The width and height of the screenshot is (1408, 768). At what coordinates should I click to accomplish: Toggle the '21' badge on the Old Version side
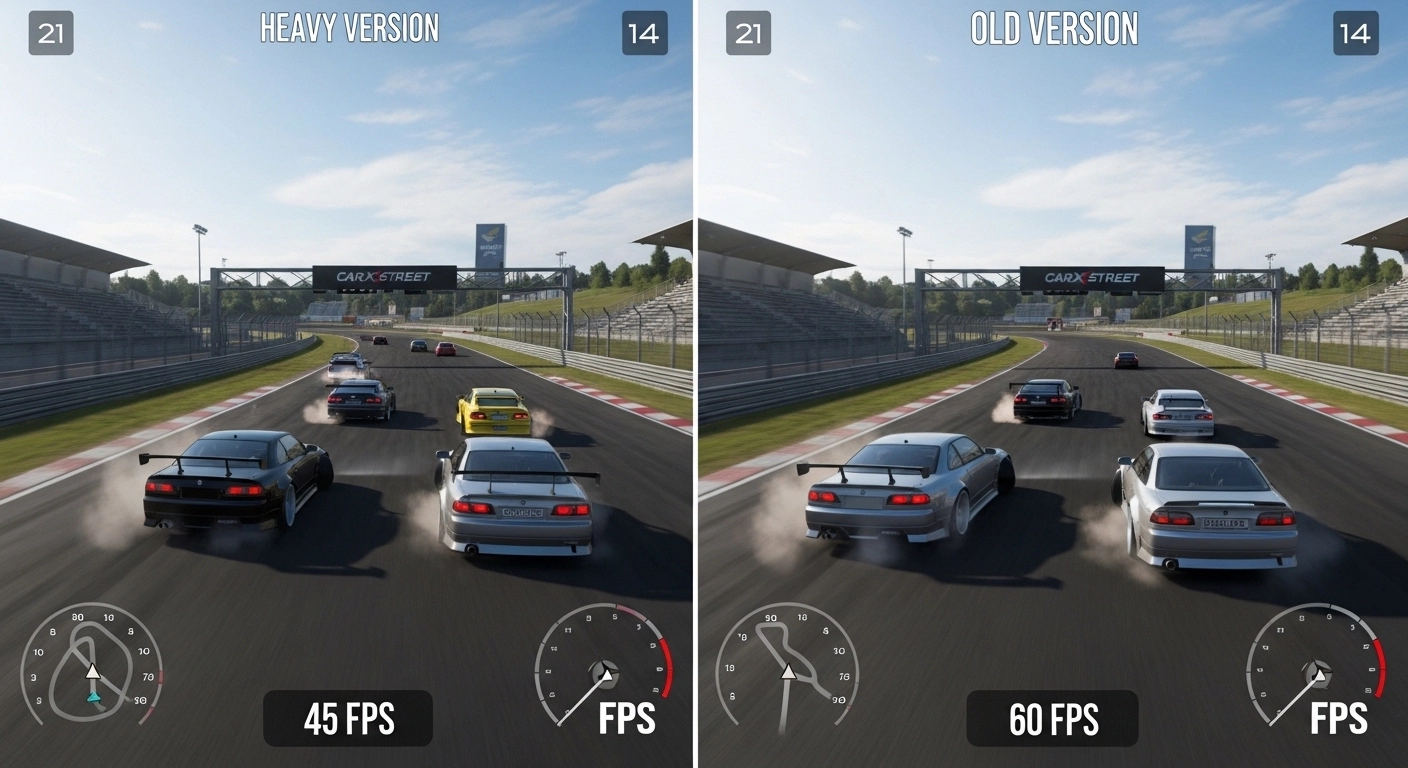748,33
